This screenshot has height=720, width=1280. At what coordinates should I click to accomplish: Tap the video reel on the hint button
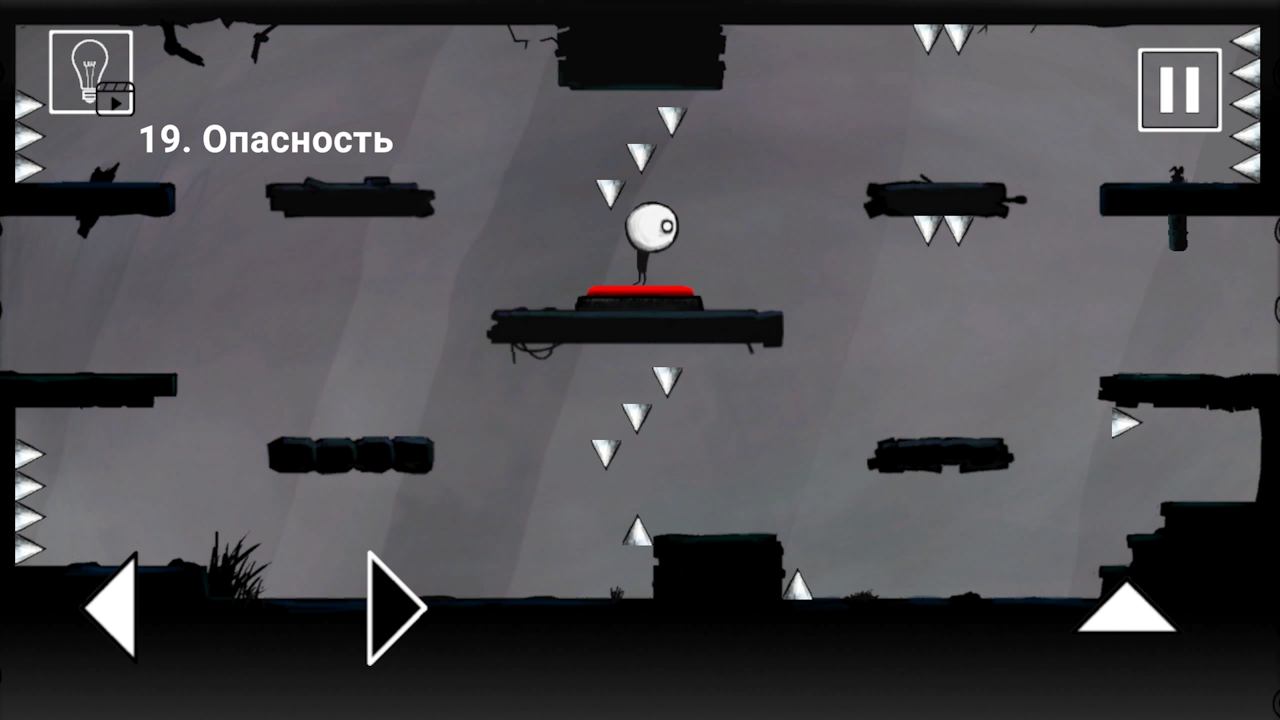[117, 99]
